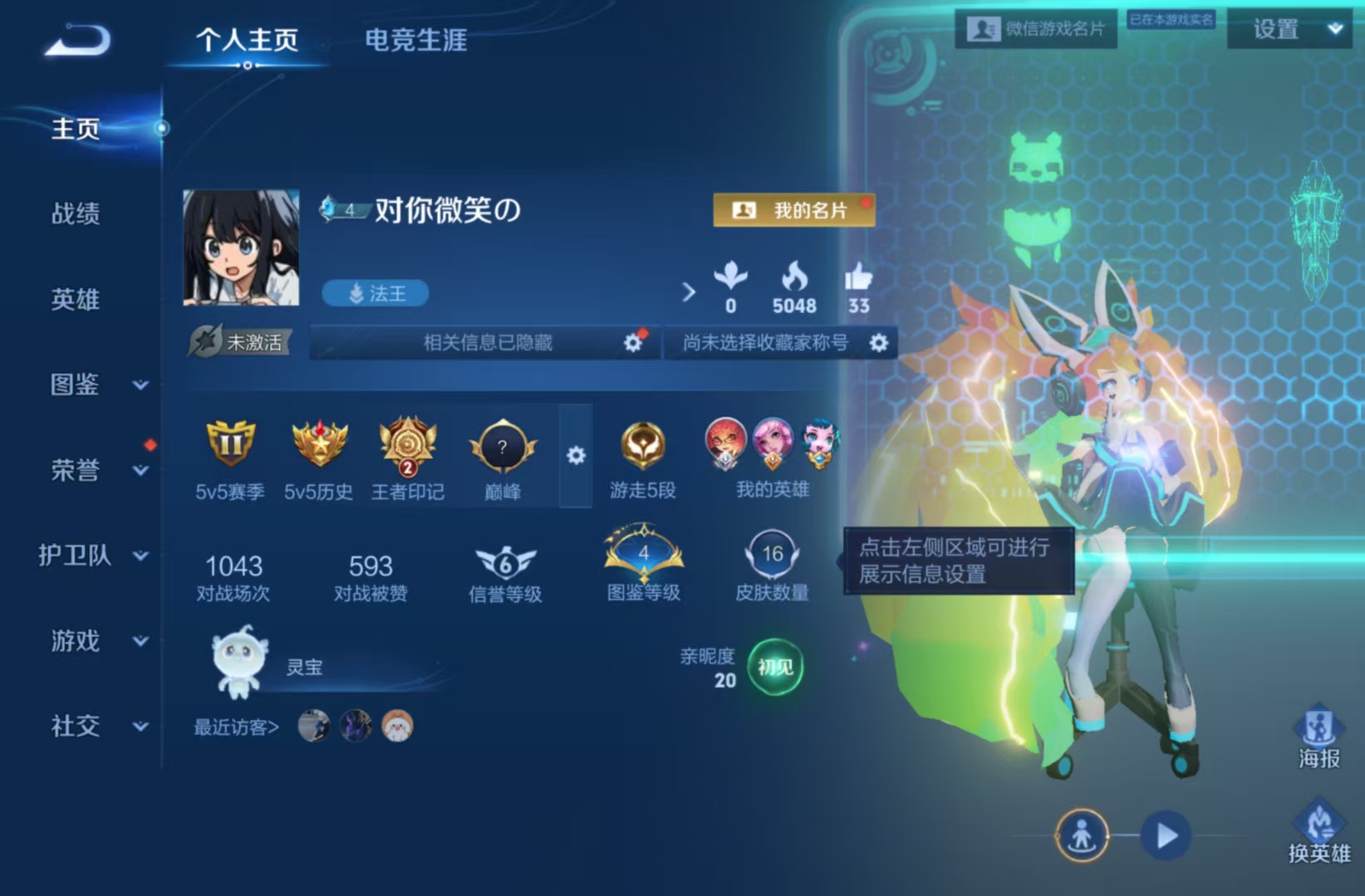The height and width of the screenshot is (896, 1365).
Task: Switch to the 电竞生涯 tab
Action: click(x=415, y=40)
